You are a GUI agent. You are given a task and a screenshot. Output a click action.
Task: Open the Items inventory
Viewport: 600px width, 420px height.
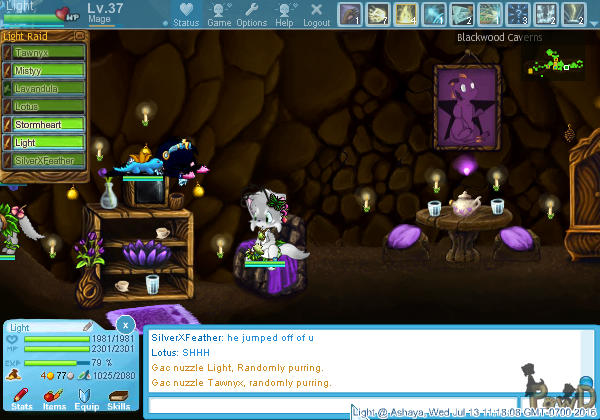click(54, 399)
